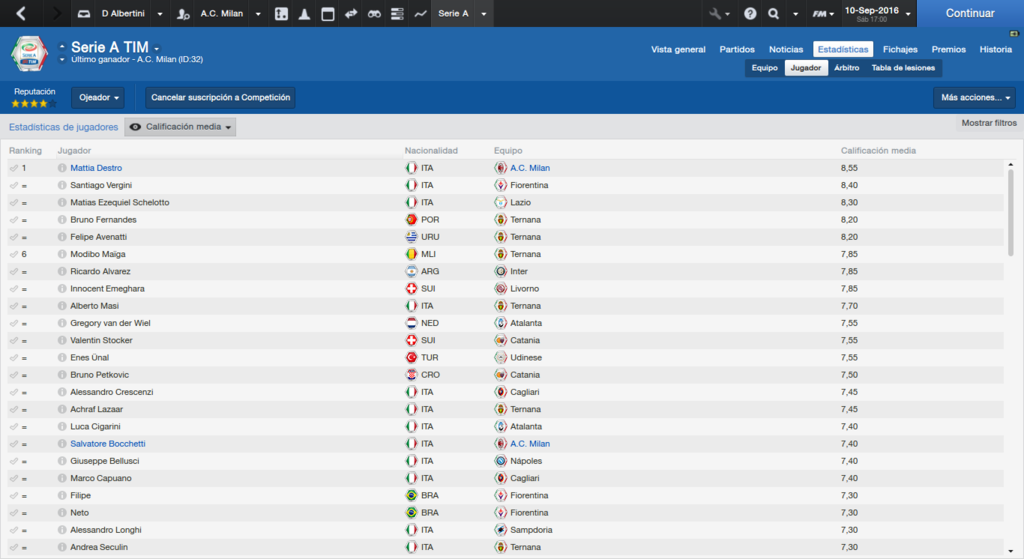Open the Más acciones menu

[974, 98]
